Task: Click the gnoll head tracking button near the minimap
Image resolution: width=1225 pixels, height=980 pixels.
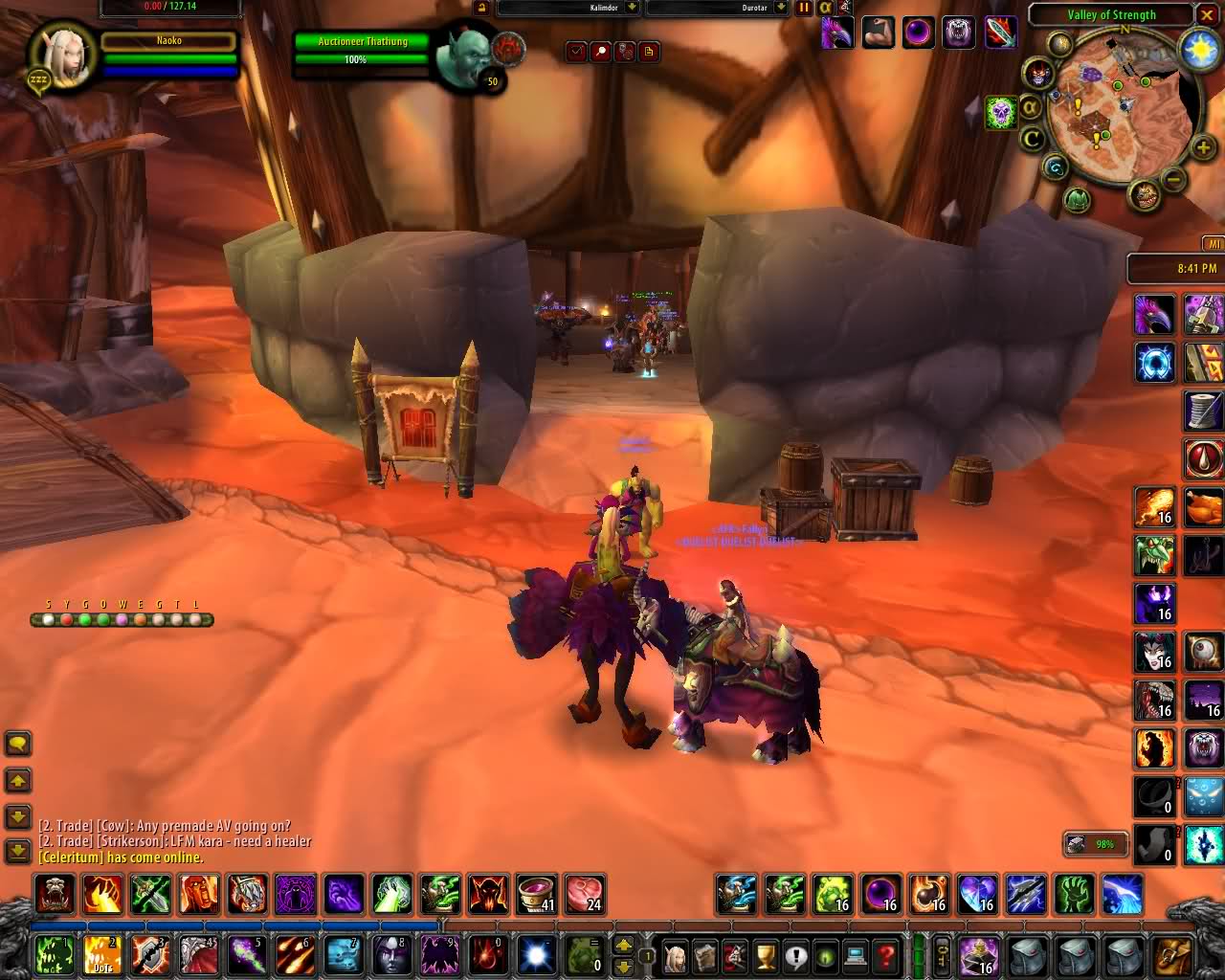Action: [1144, 195]
